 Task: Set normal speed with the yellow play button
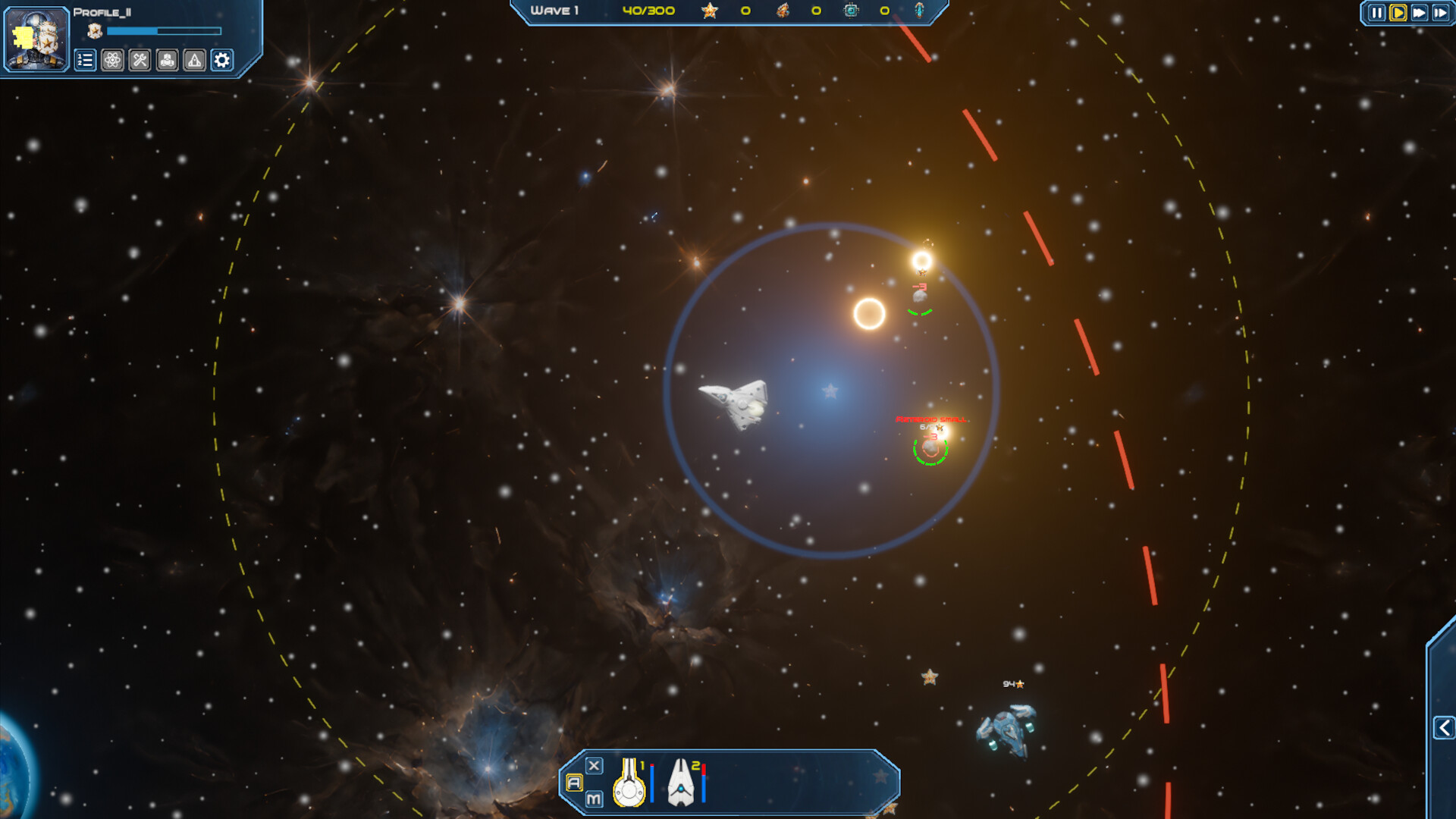point(1398,13)
